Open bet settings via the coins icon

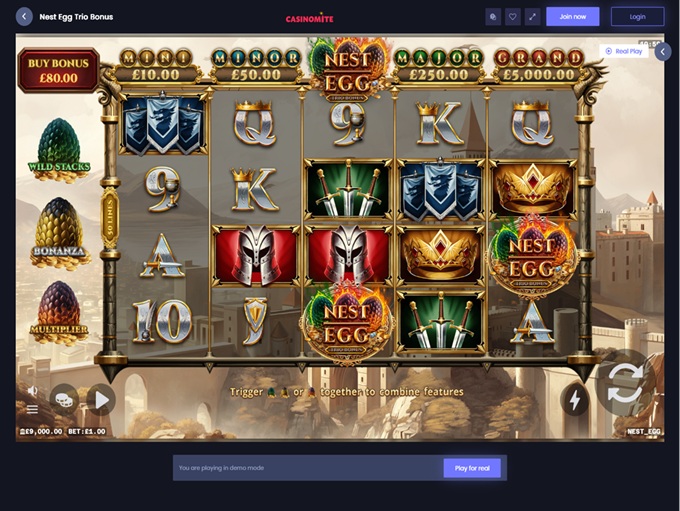[x=64, y=398]
